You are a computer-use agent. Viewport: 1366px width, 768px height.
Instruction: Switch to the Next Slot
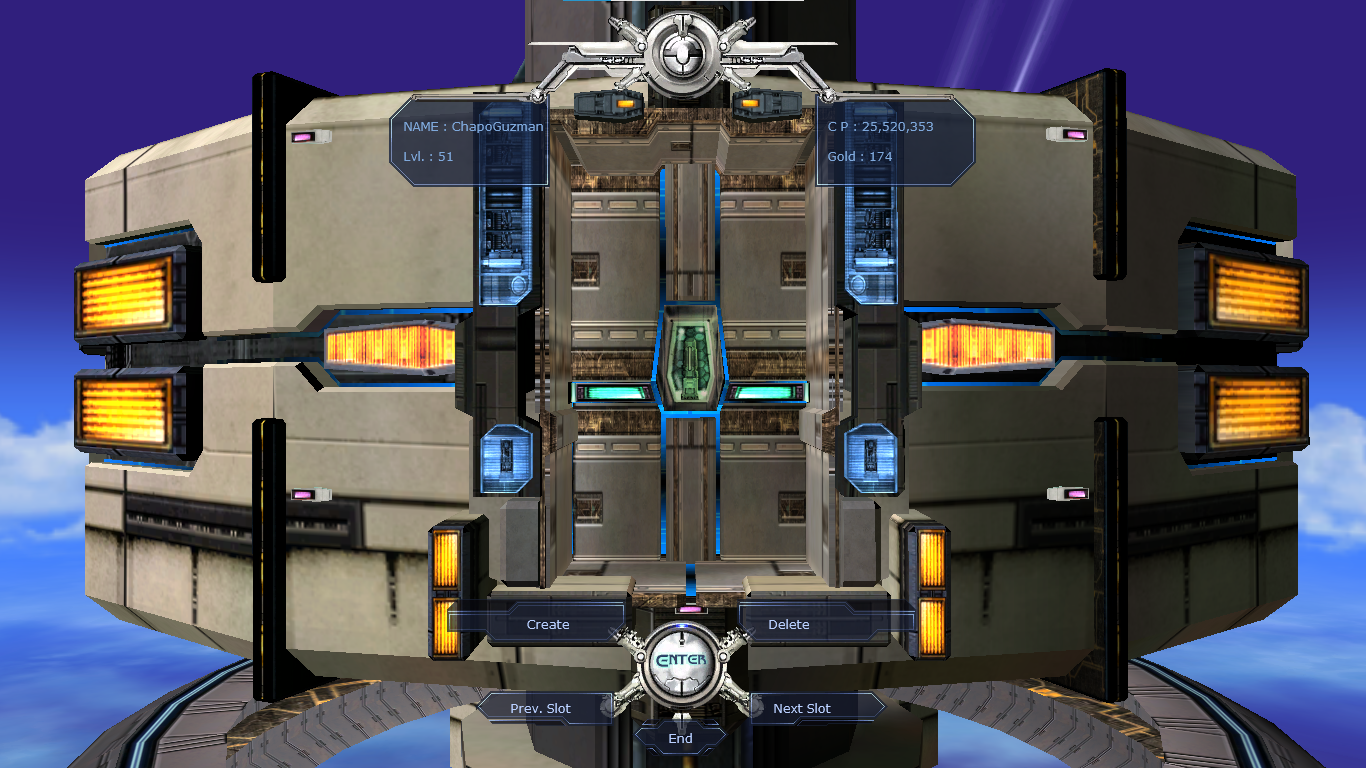point(802,708)
